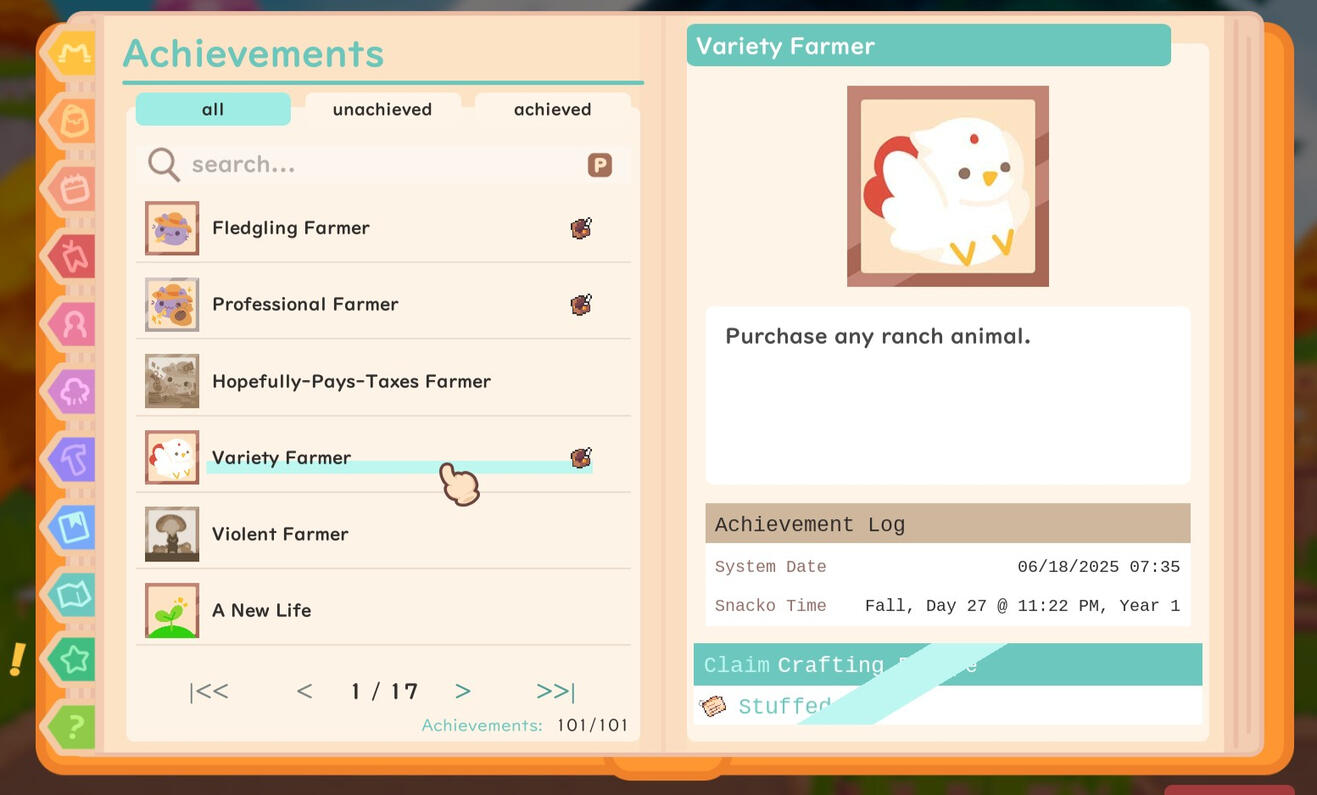The width and height of the screenshot is (1317, 795).
Task: Switch to the unachieved tab
Action: pyautogui.click(x=382, y=109)
